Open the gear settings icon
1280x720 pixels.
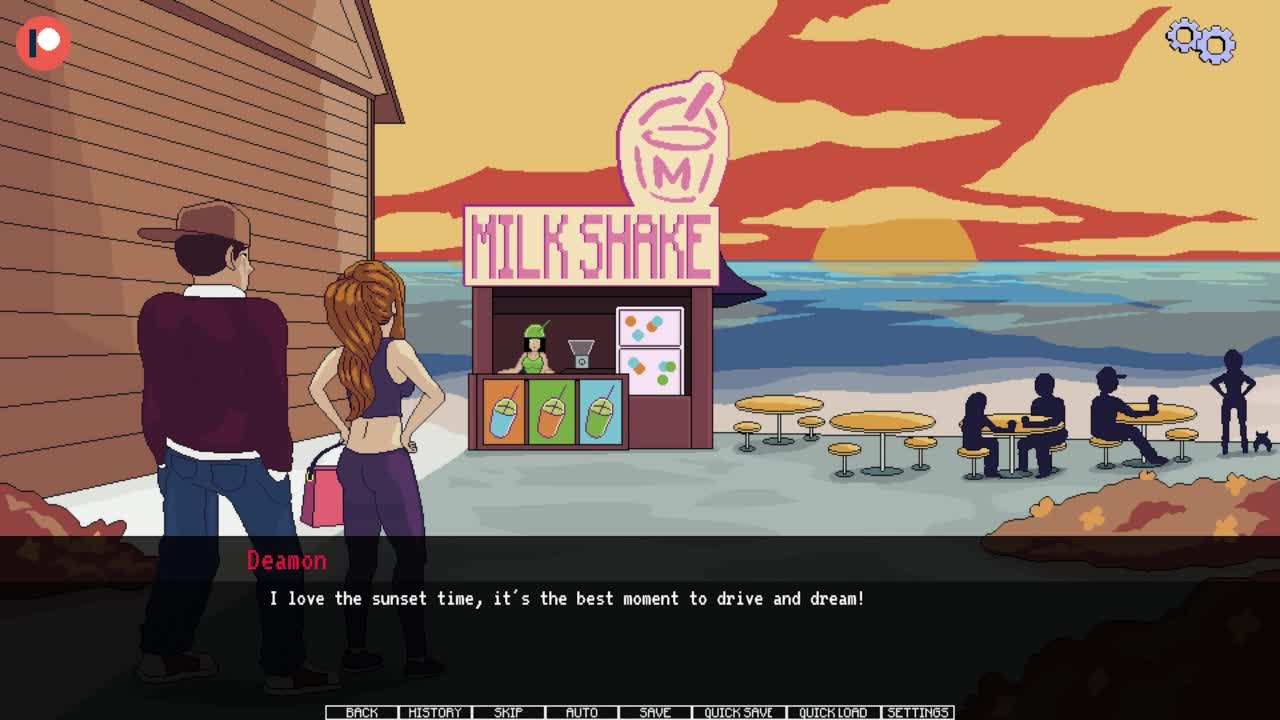point(1201,41)
